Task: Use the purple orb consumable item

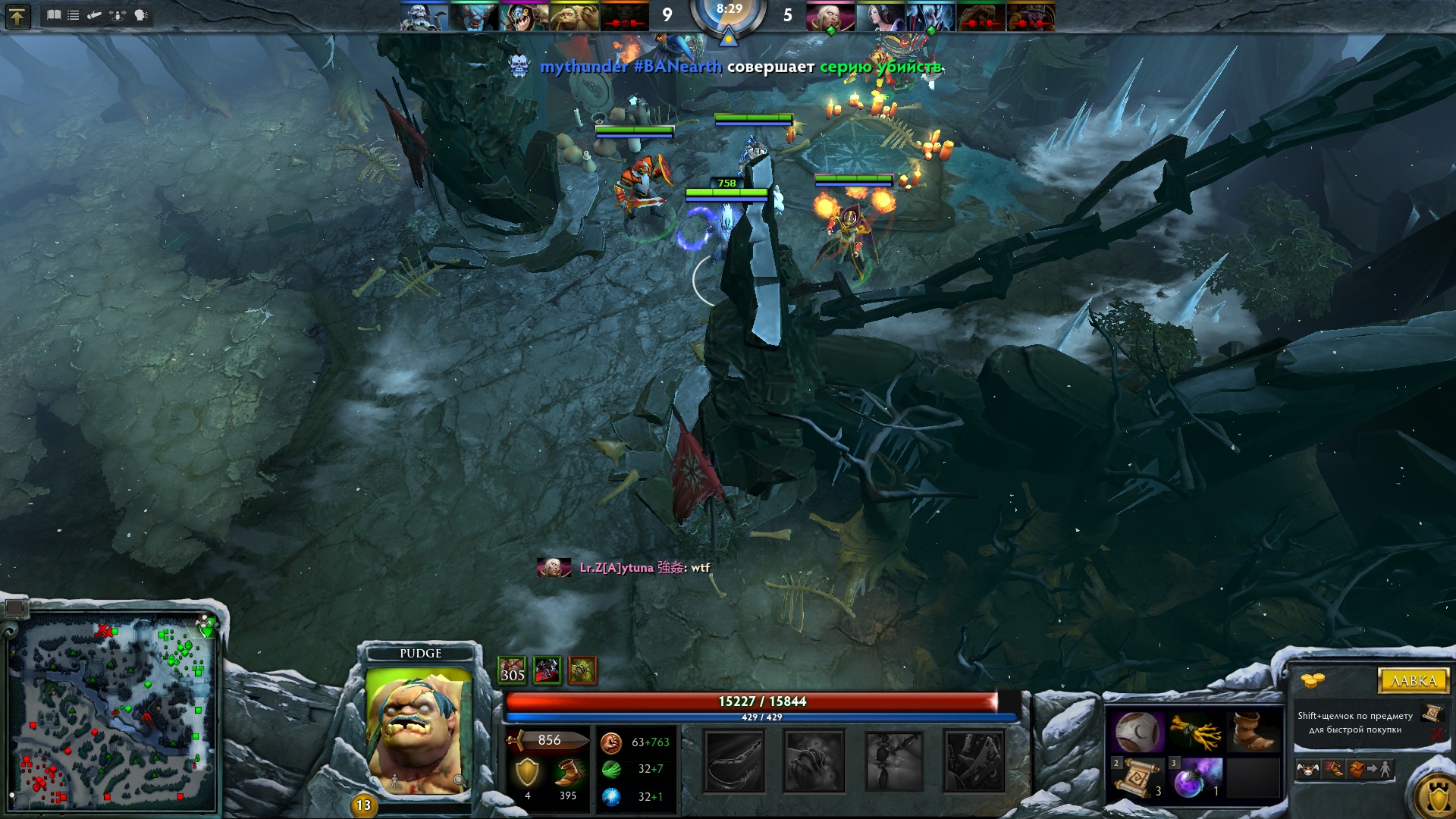Action: pyautogui.click(x=1194, y=778)
